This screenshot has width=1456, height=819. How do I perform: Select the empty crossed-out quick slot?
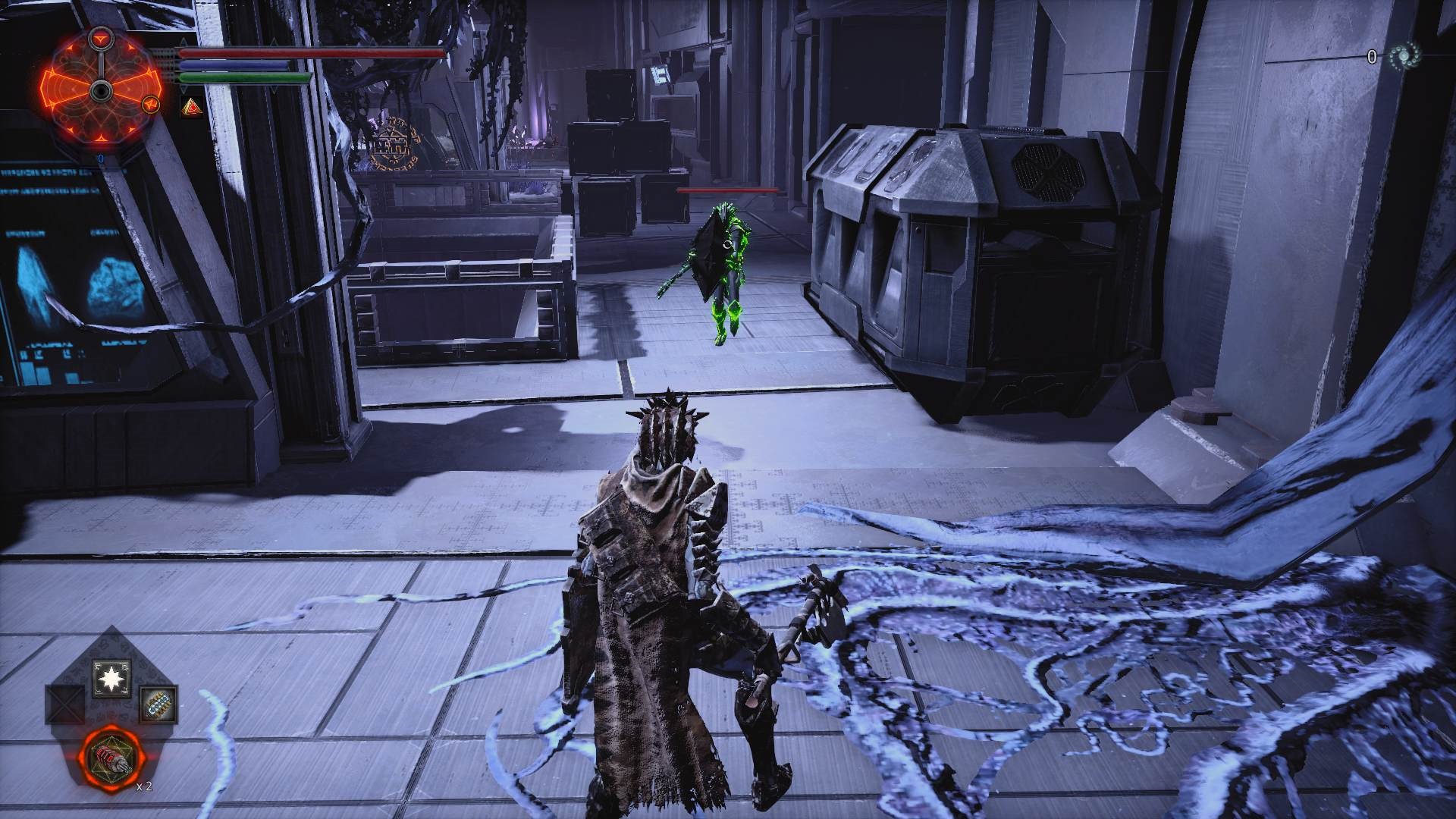click(x=64, y=704)
